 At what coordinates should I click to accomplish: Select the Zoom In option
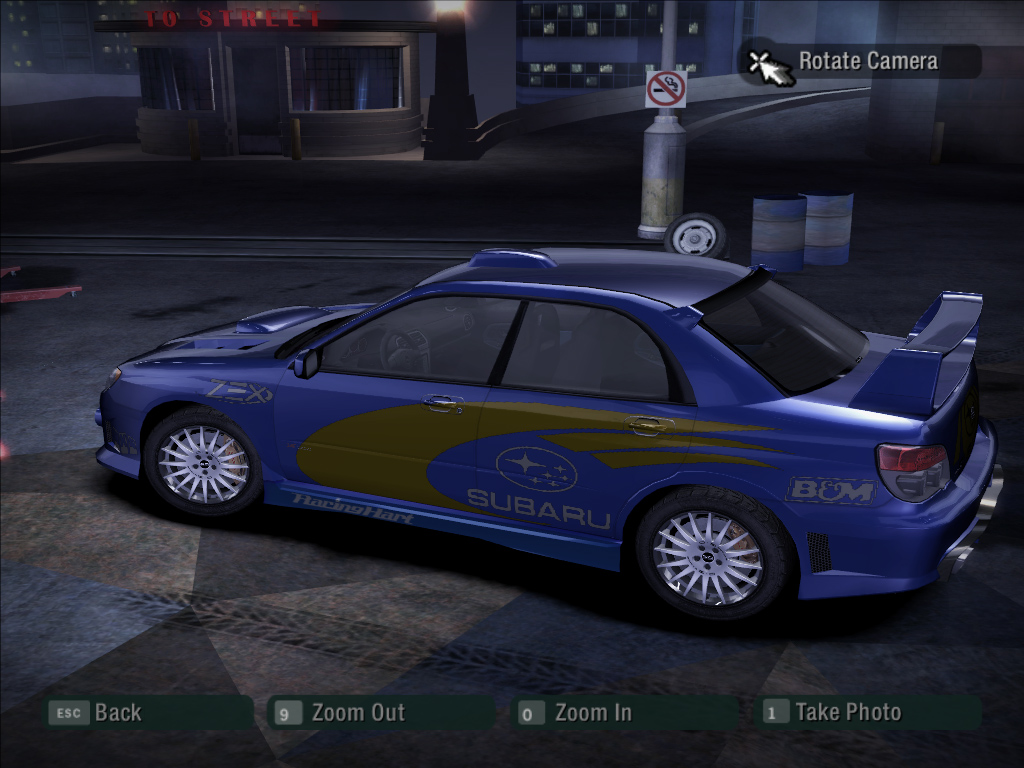pos(592,713)
